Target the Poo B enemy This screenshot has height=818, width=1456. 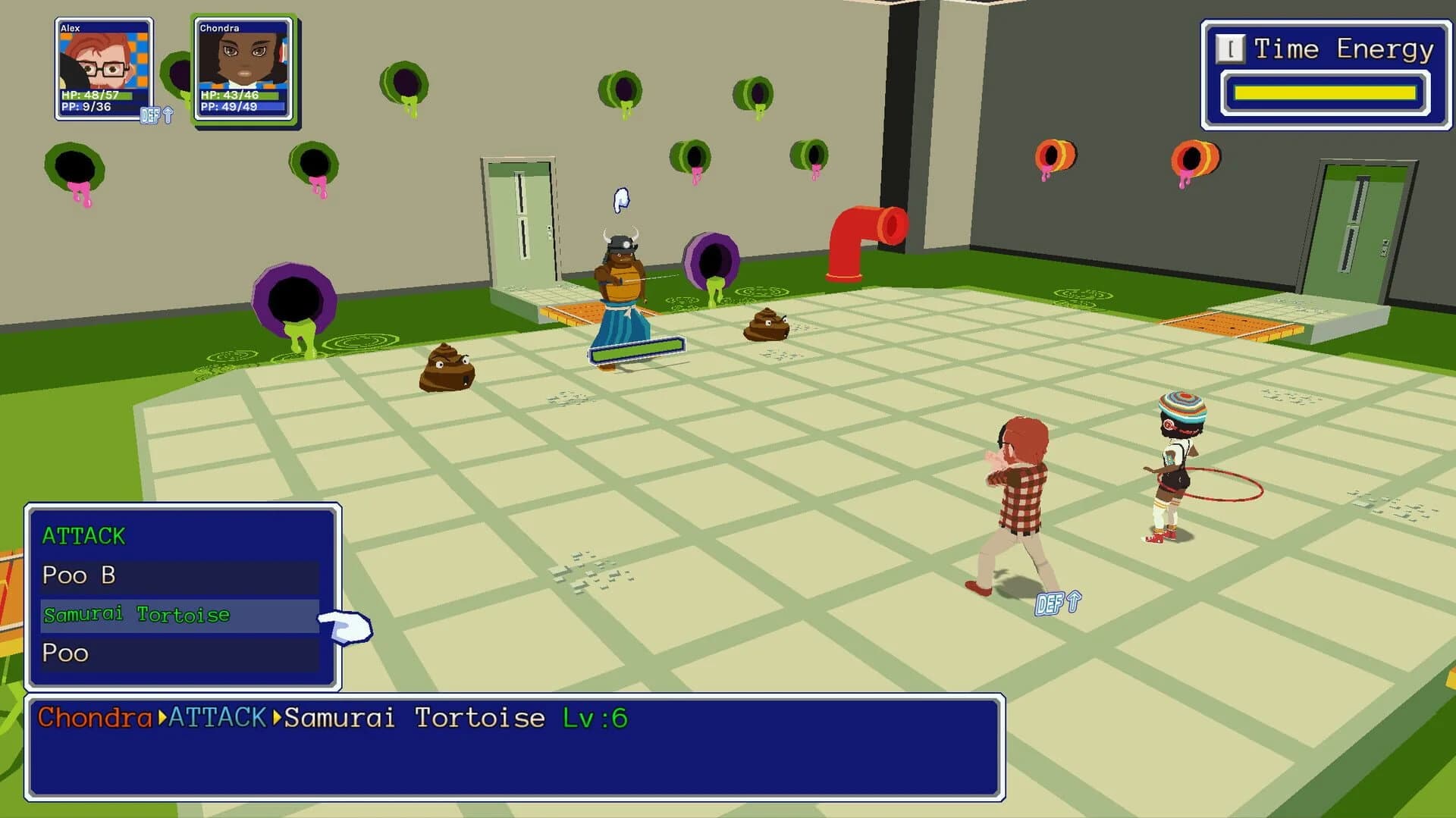pos(78,575)
